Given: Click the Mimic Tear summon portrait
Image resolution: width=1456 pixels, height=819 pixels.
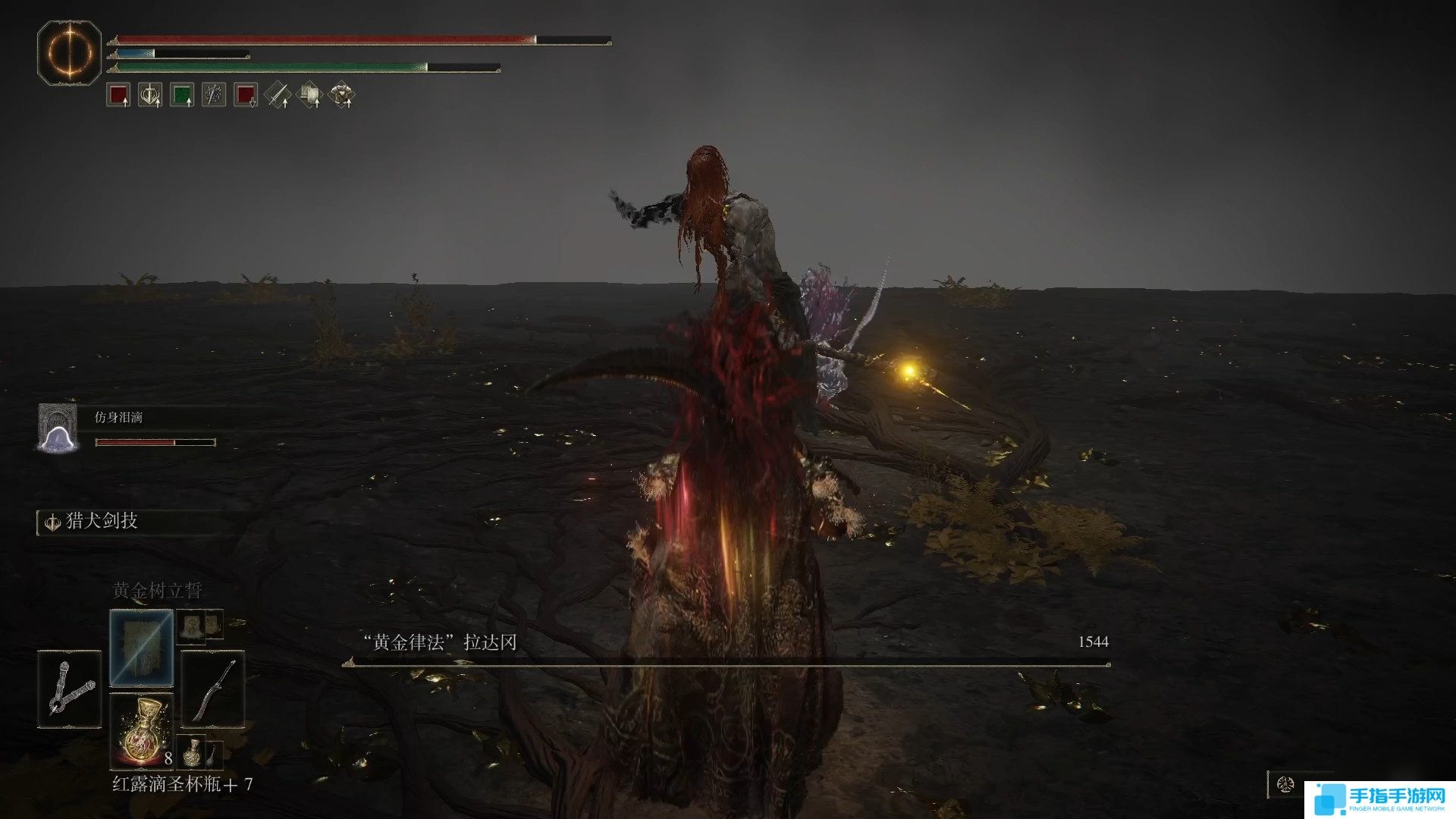Looking at the screenshot, I should (x=58, y=428).
